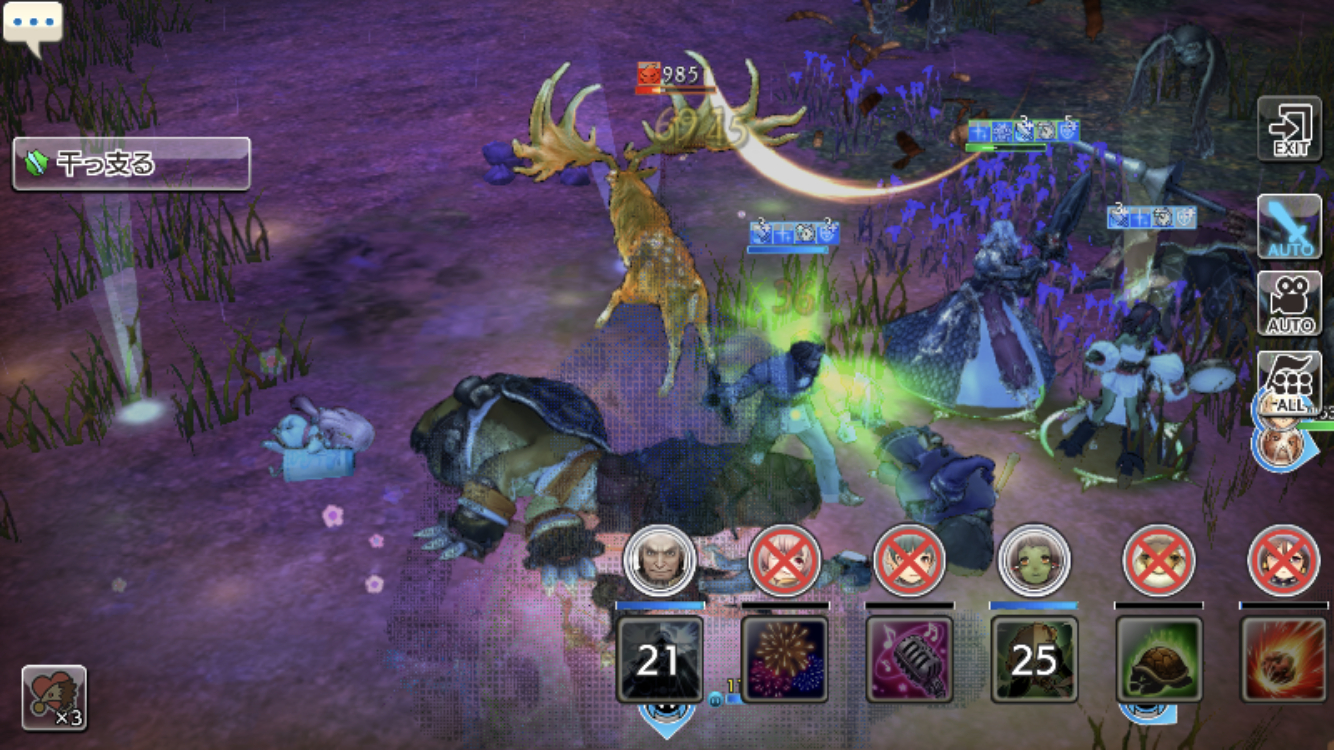Select the ALL party button
The width and height of the screenshot is (1334, 750).
(x=1289, y=381)
